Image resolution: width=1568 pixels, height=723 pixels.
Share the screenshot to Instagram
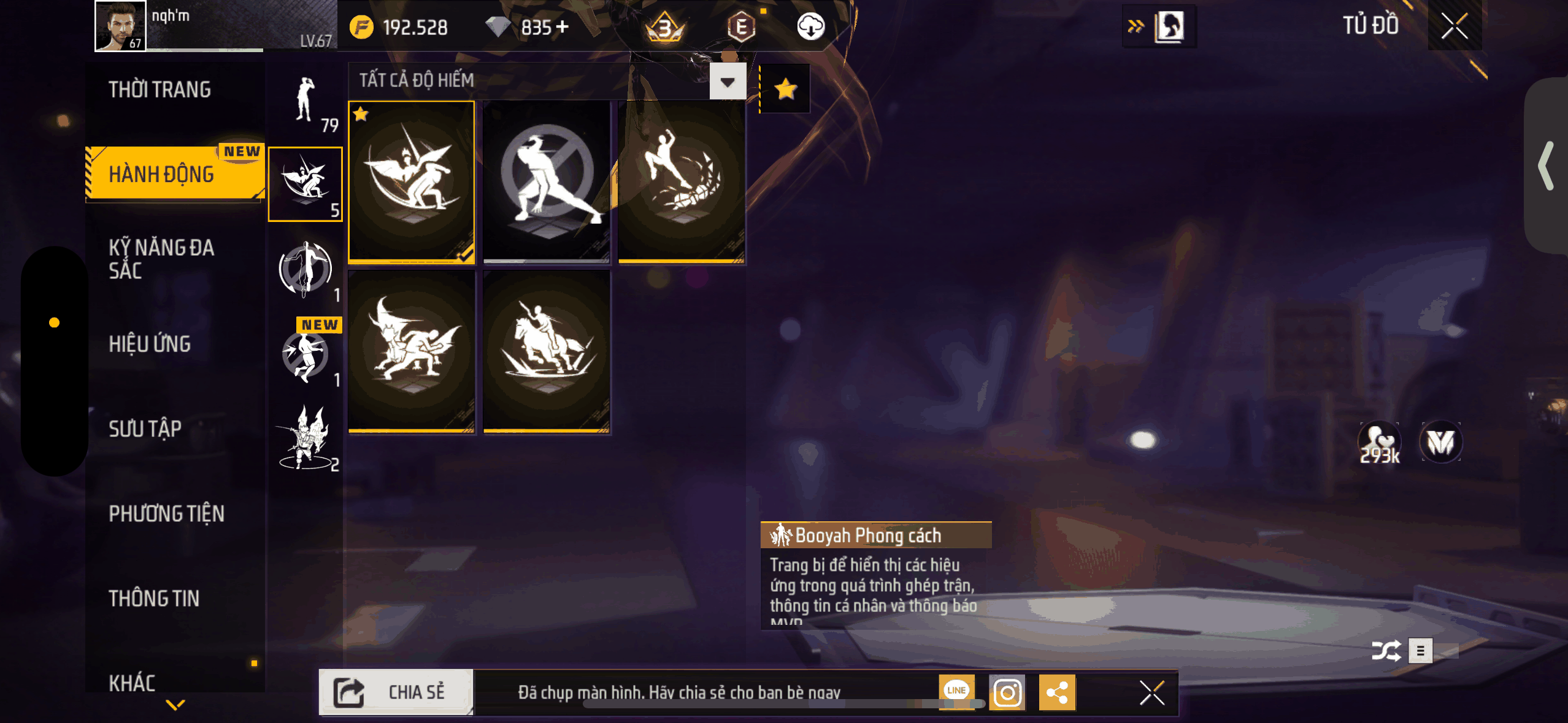[1007, 693]
